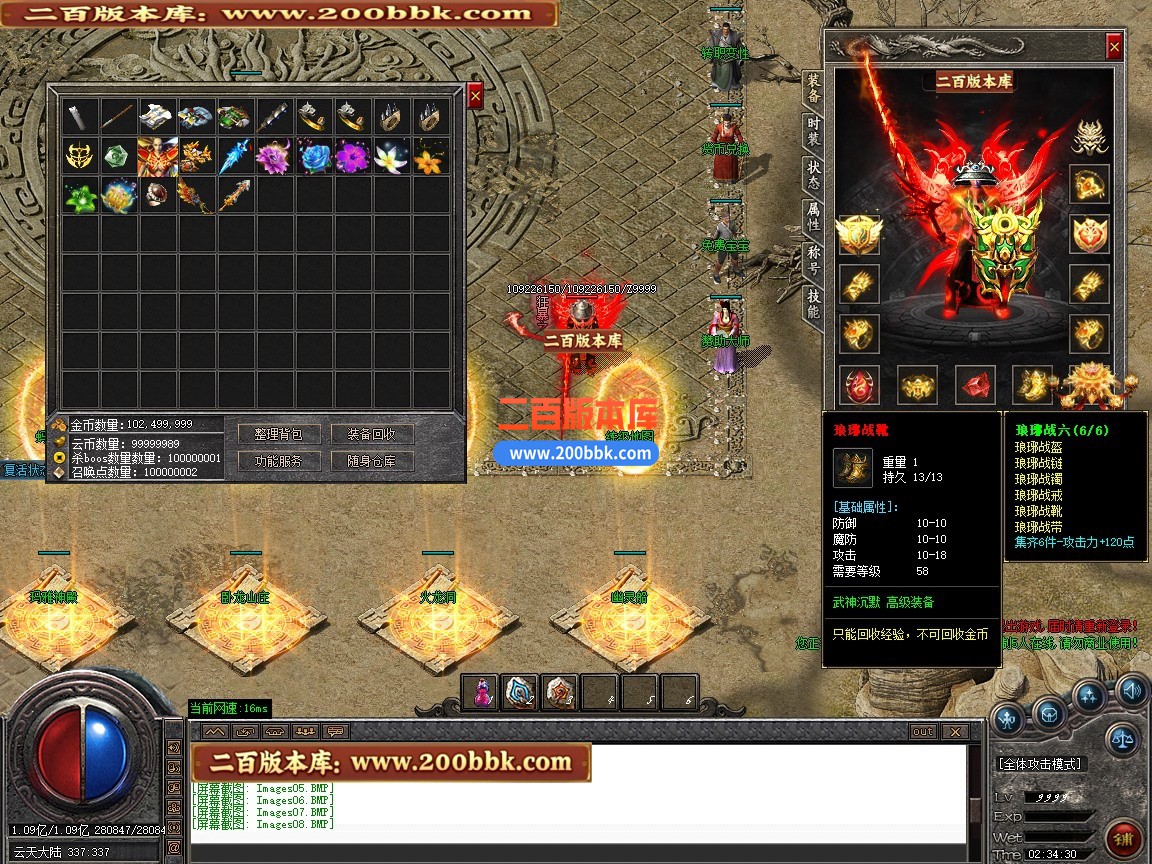Close the inventory bag window
The image size is (1152, 864).
[x=476, y=95]
